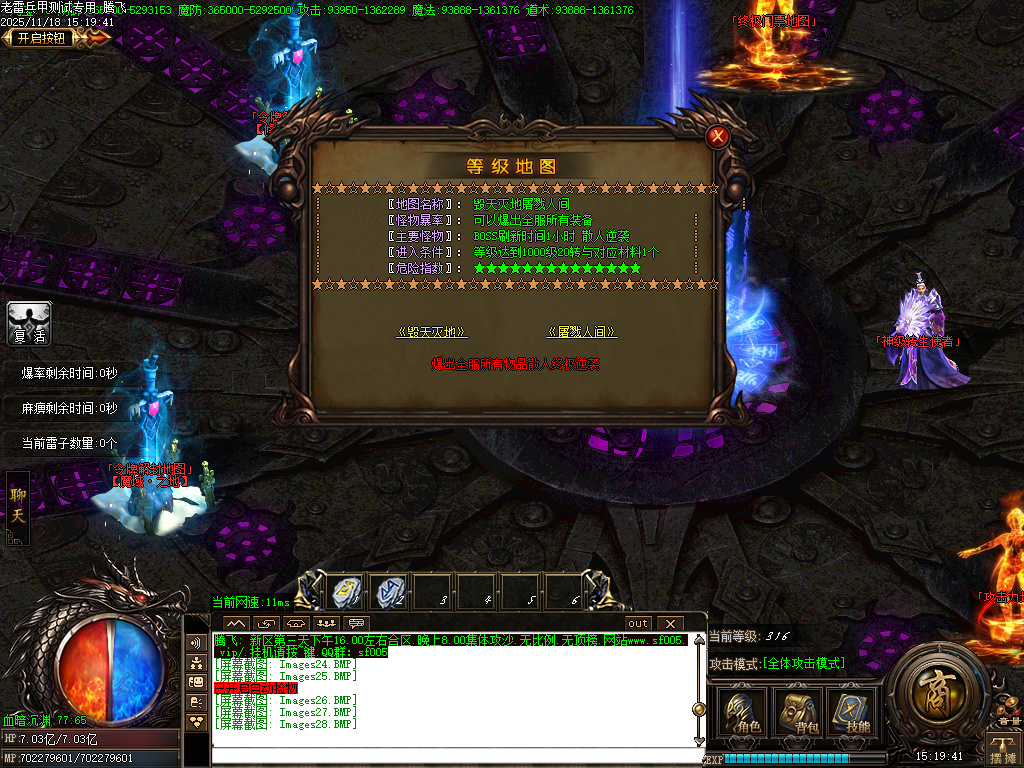Open the 技能 skills book

(851, 712)
